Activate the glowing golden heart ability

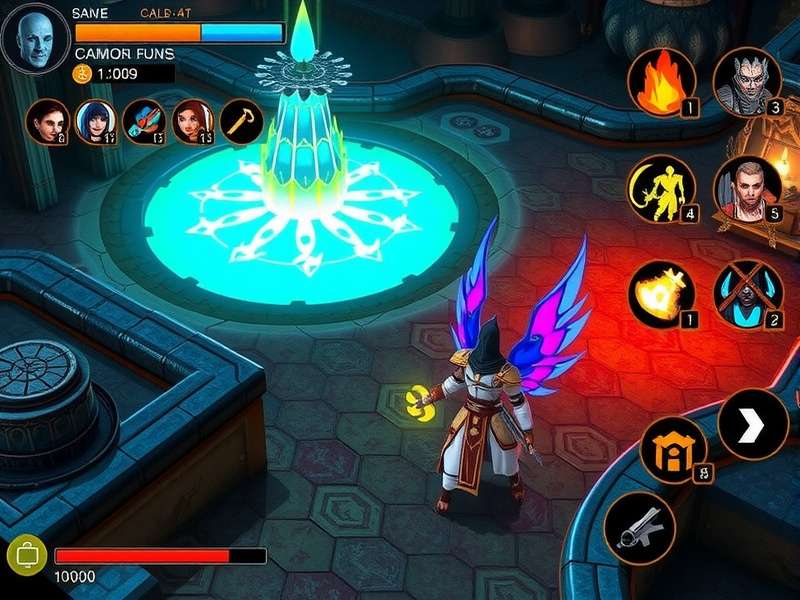661,295
